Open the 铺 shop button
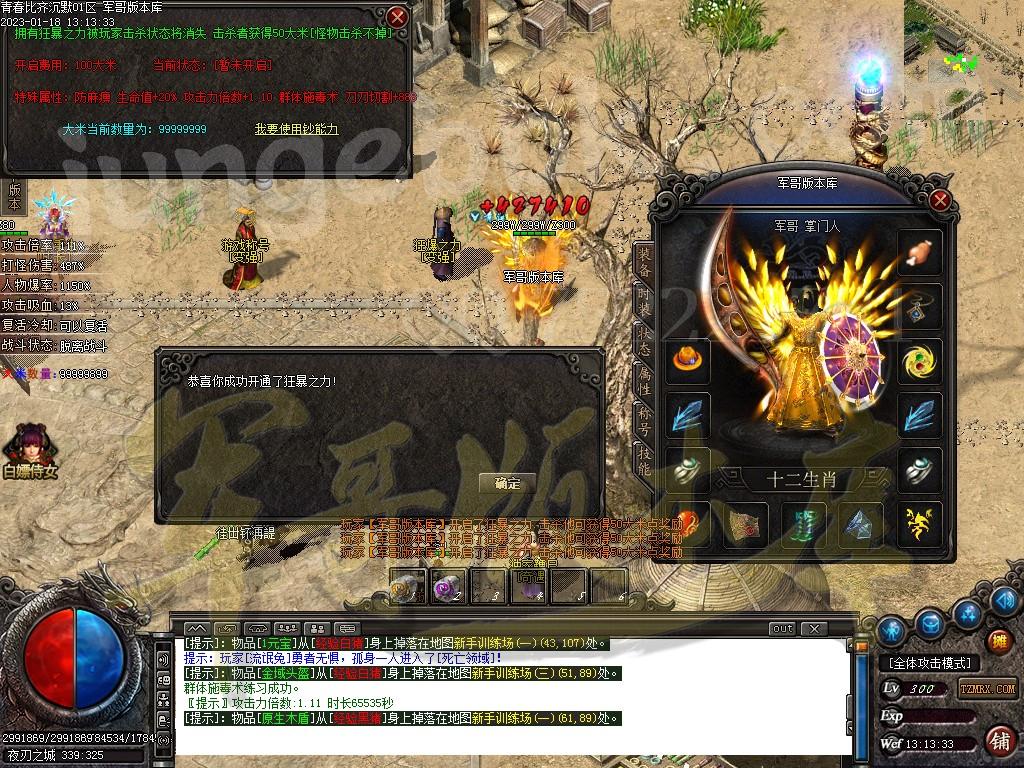 point(998,741)
